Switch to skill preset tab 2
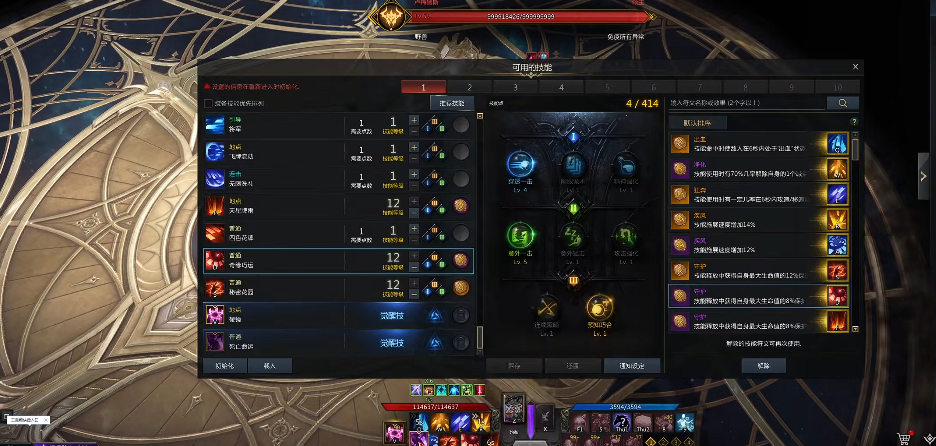This screenshot has width=936, height=446. (x=470, y=87)
